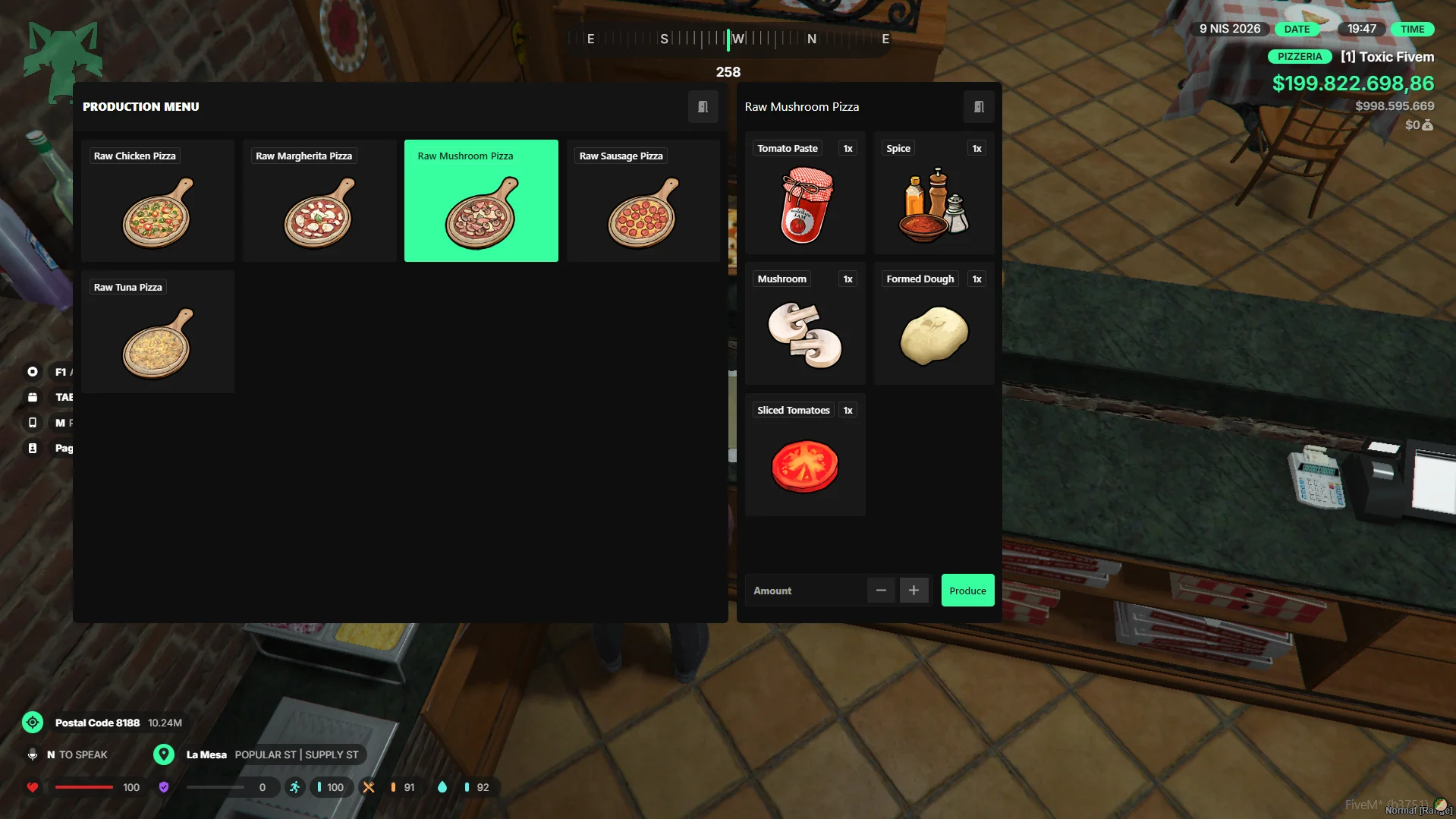The height and width of the screenshot is (819, 1456).
Task: Select the Spice ingredient slot
Action: pyautogui.click(x=934, y=194)
